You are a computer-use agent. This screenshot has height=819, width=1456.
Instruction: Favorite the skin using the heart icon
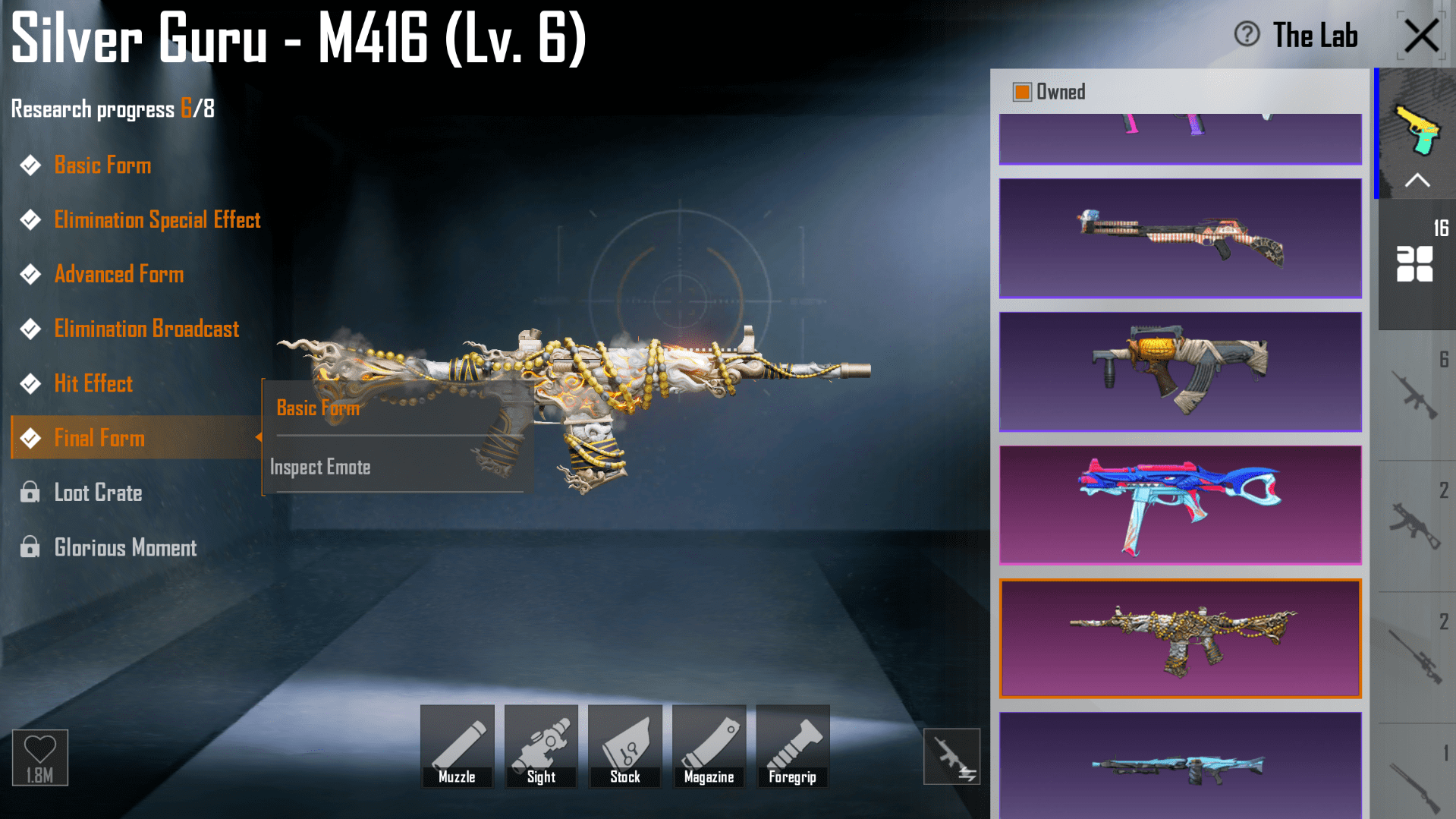40,751
